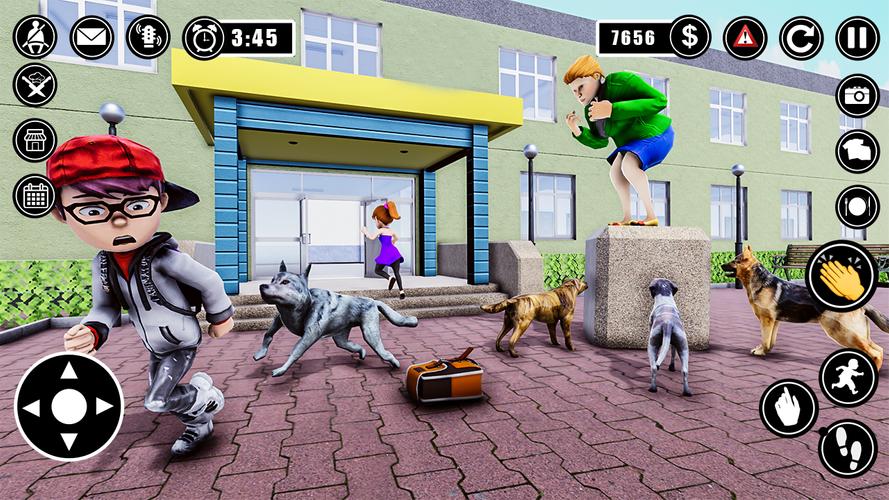
Task: Tap the camera icon button
Action: click(x=857, y=95)
